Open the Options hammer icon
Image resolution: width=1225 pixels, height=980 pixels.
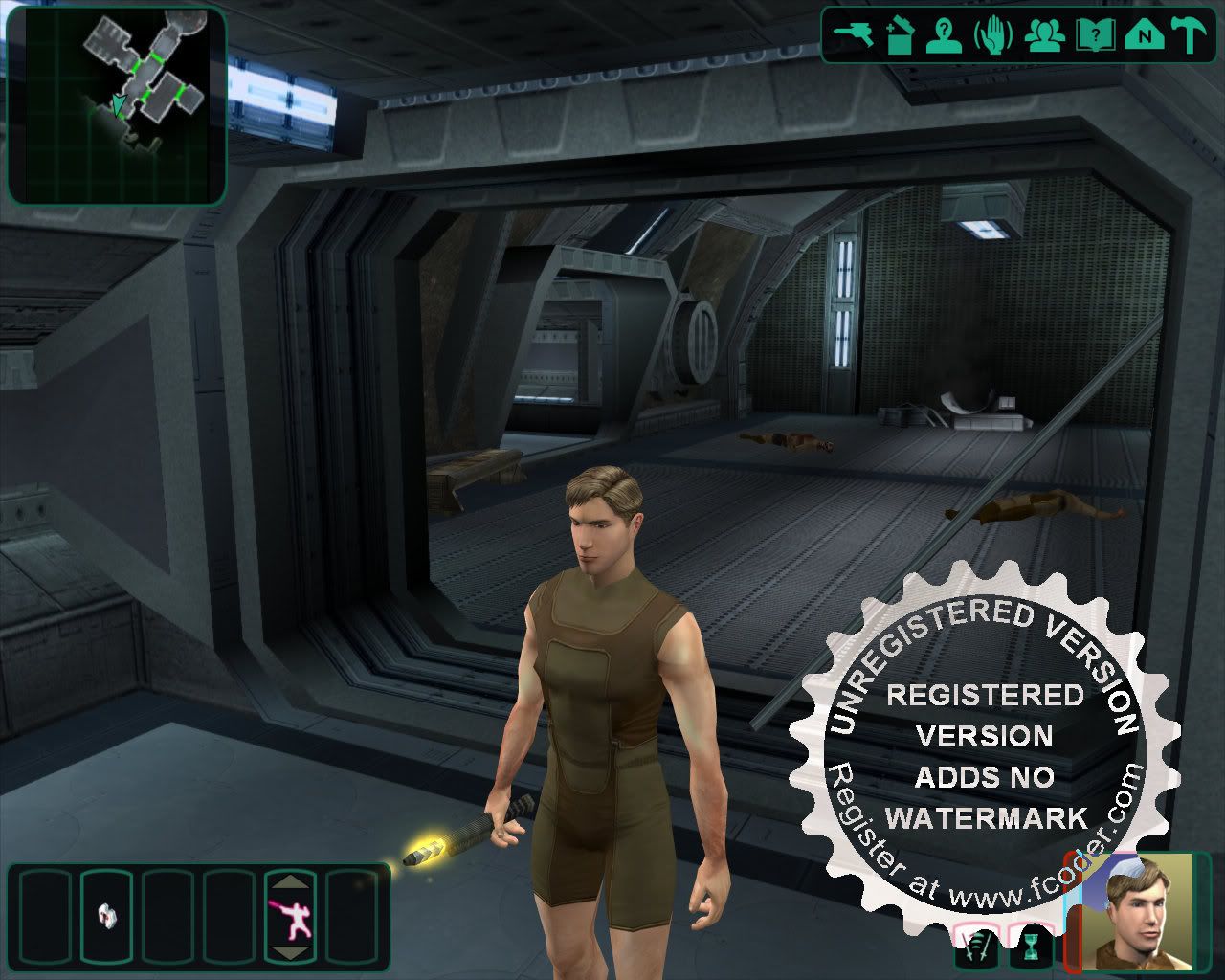click(1190, 35)
